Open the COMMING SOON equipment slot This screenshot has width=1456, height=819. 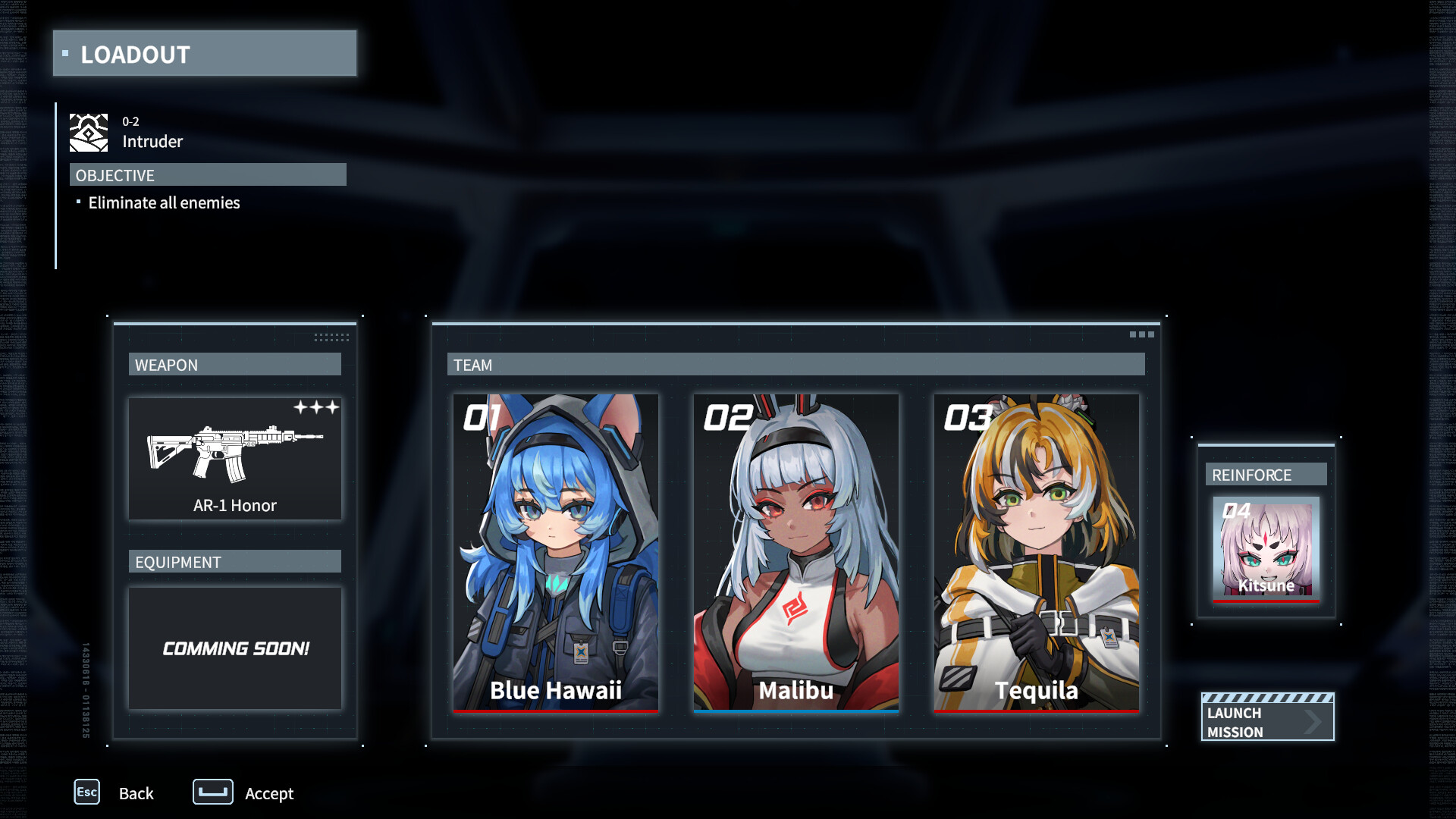pyautogui.click(x=234, y=648)
